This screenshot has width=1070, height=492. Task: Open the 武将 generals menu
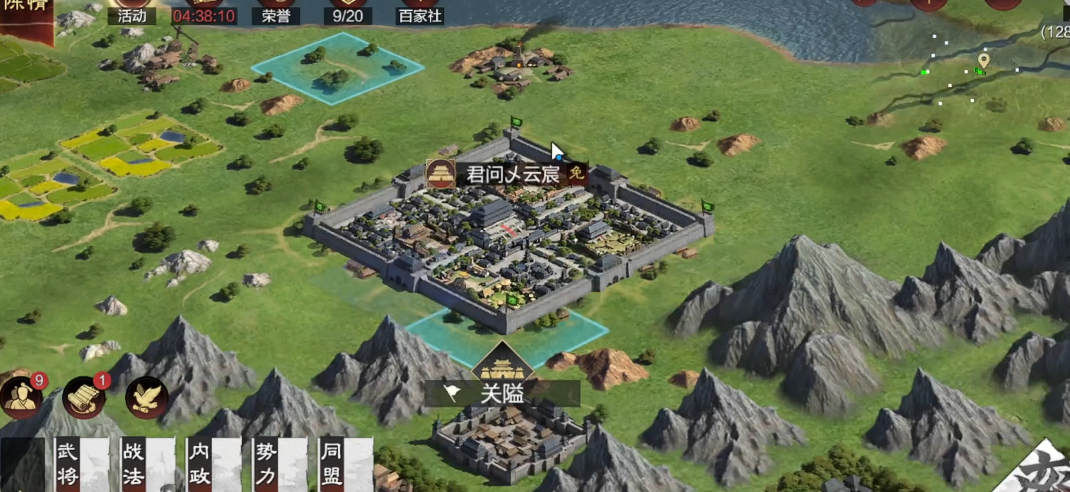67,465
